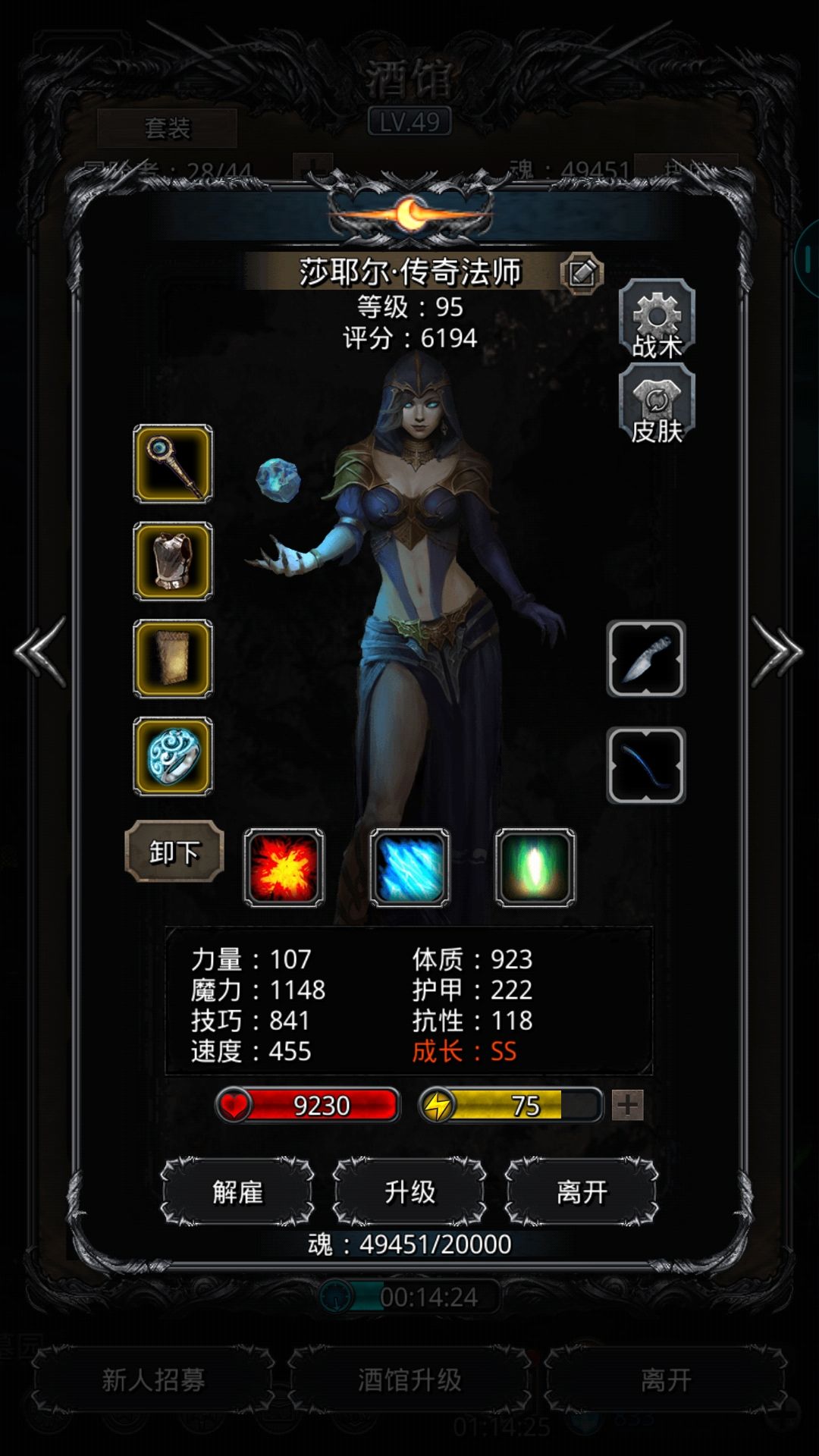
Task: Select the blue ring equipment slot
Action: coord(173,756)
